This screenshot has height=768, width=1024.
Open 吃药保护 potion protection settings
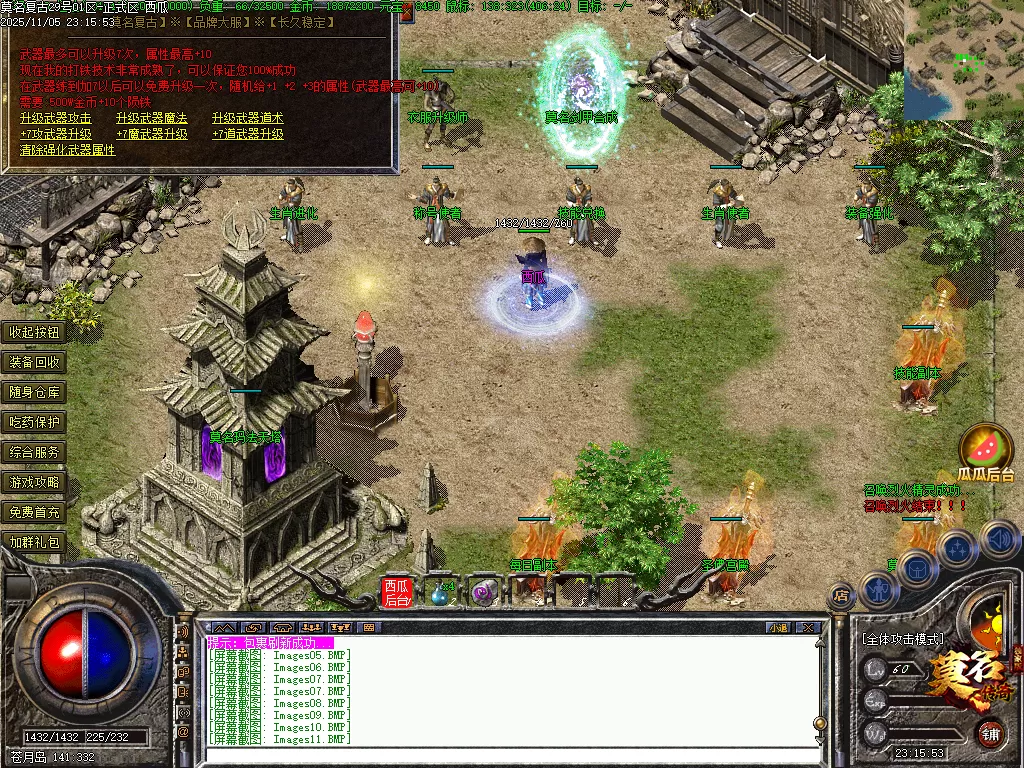pos(35,422)
